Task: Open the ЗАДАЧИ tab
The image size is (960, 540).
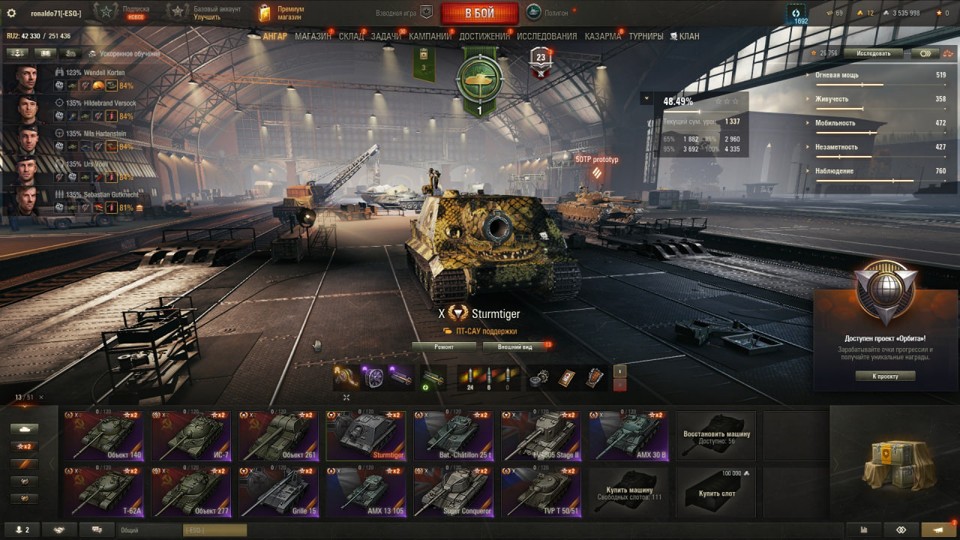Action: pos(387,36)
